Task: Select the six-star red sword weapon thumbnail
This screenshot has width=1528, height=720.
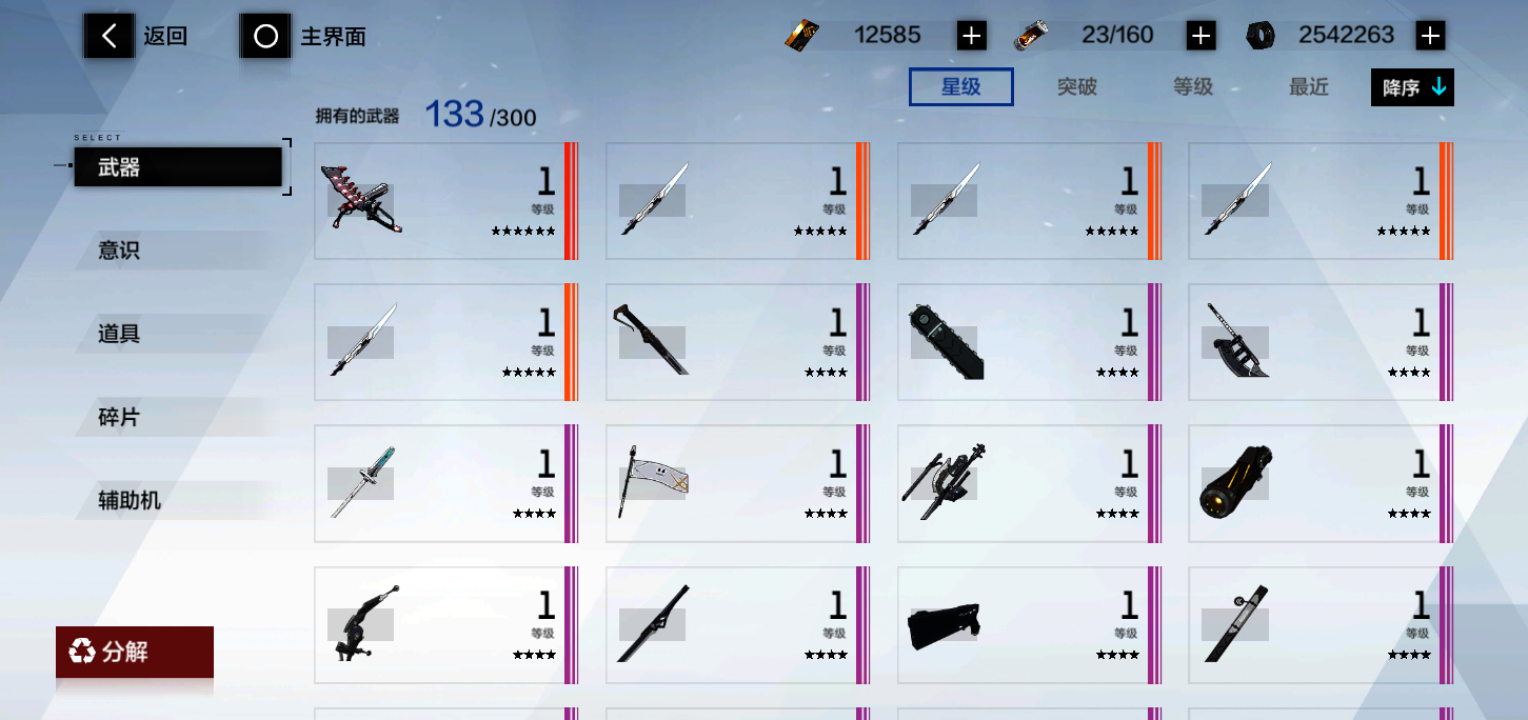Action: coord(365,199)
